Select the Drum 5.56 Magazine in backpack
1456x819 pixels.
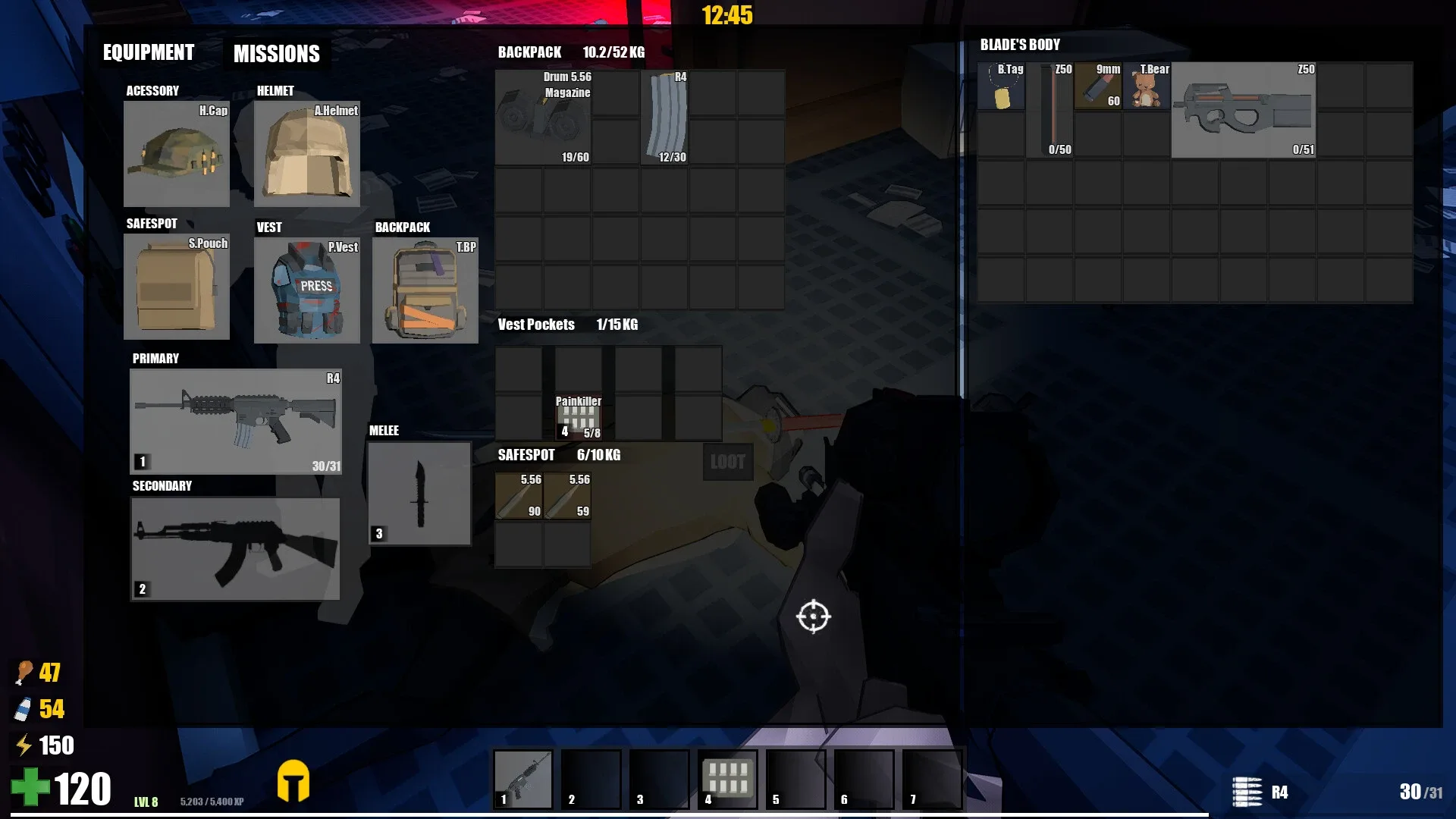[x=543, y=118]
